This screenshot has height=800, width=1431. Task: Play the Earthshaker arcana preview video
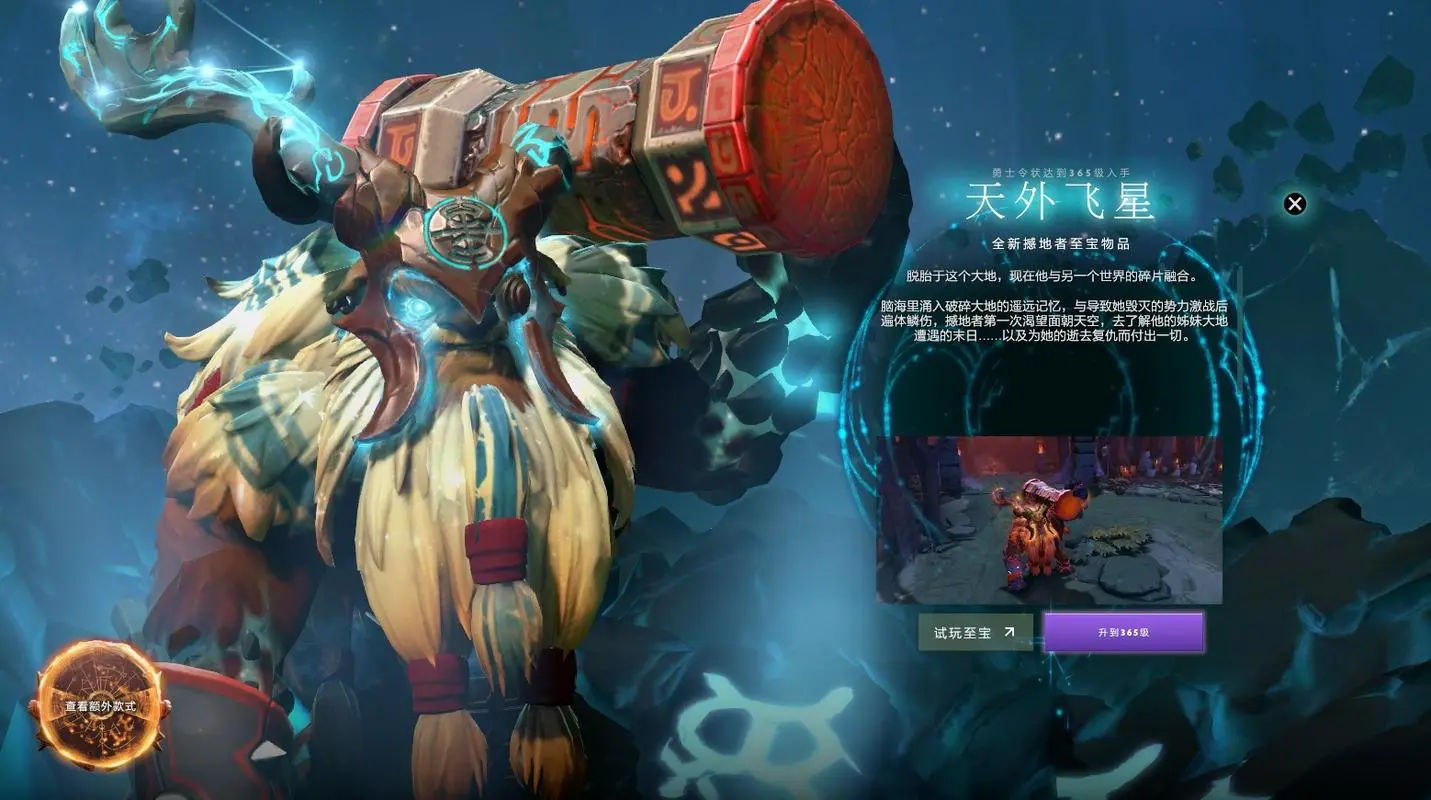point(1046,518)
